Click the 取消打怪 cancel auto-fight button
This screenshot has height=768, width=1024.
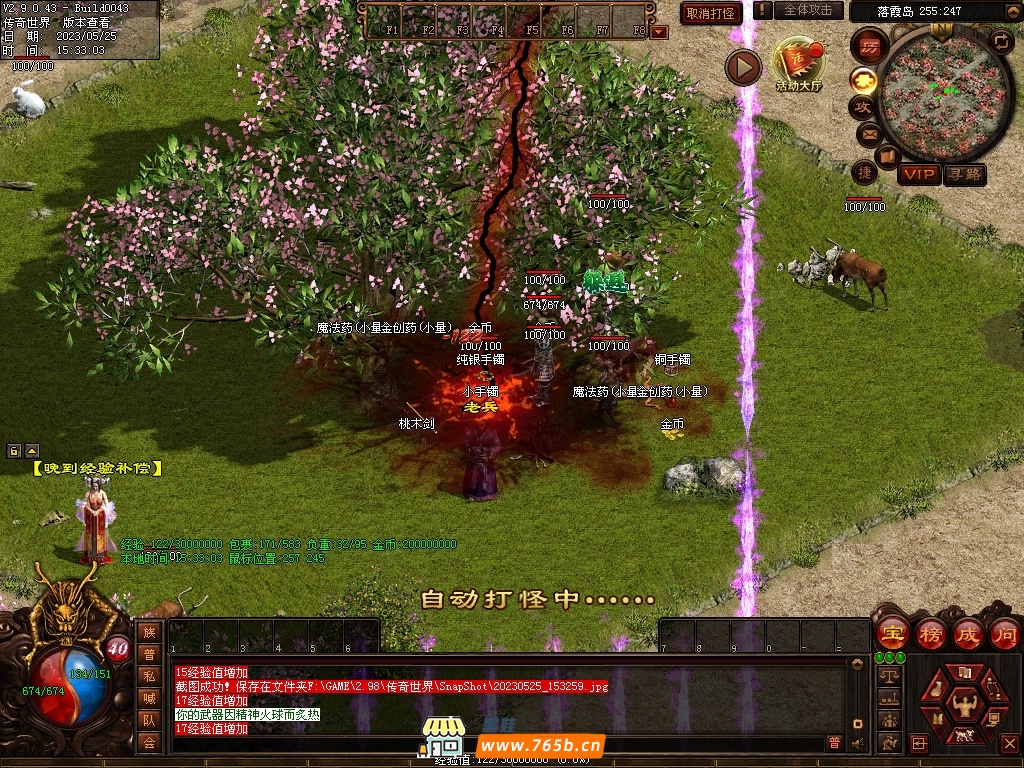[711, 13]
